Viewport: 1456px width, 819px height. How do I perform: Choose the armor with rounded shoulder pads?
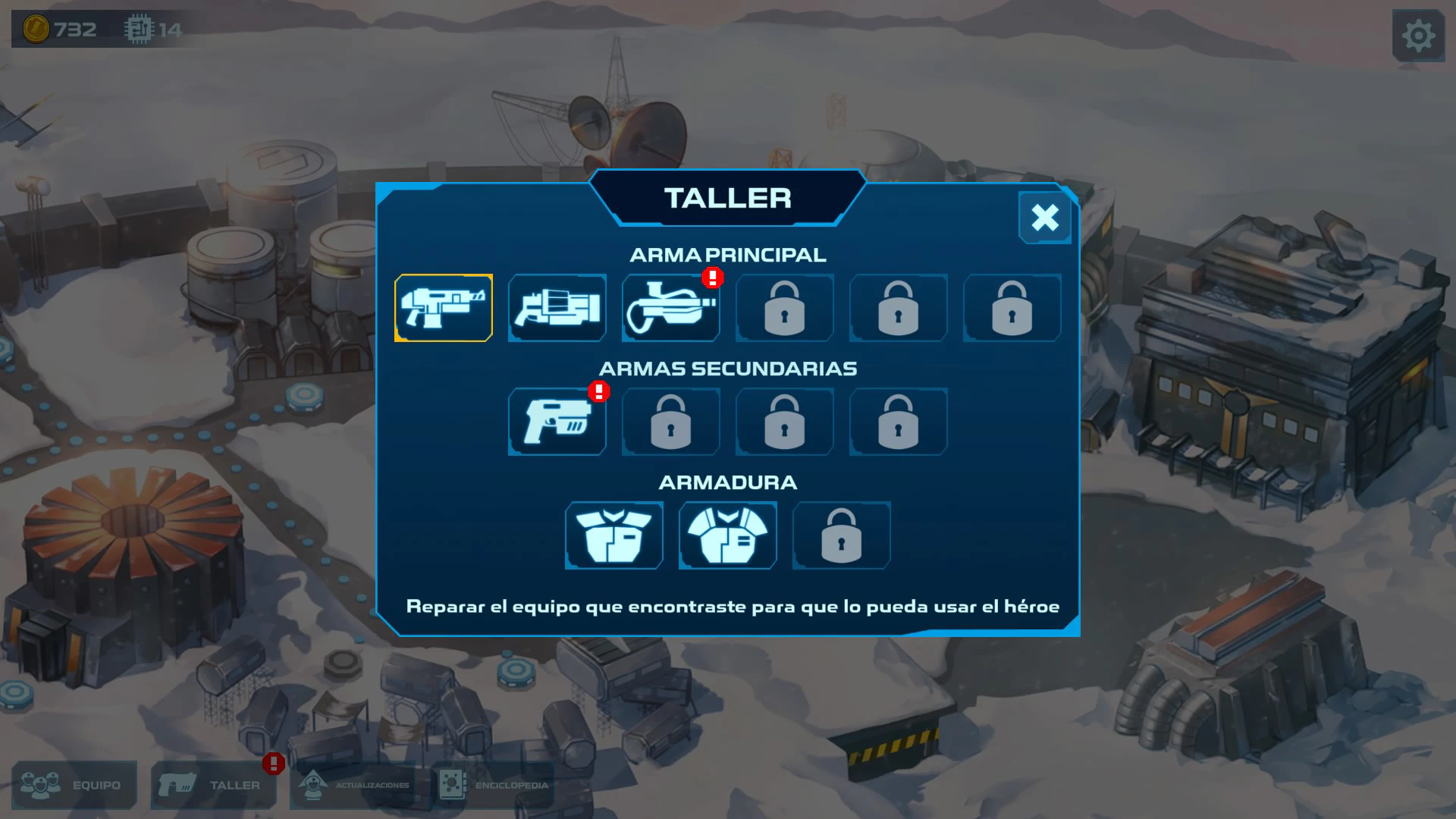728,535
